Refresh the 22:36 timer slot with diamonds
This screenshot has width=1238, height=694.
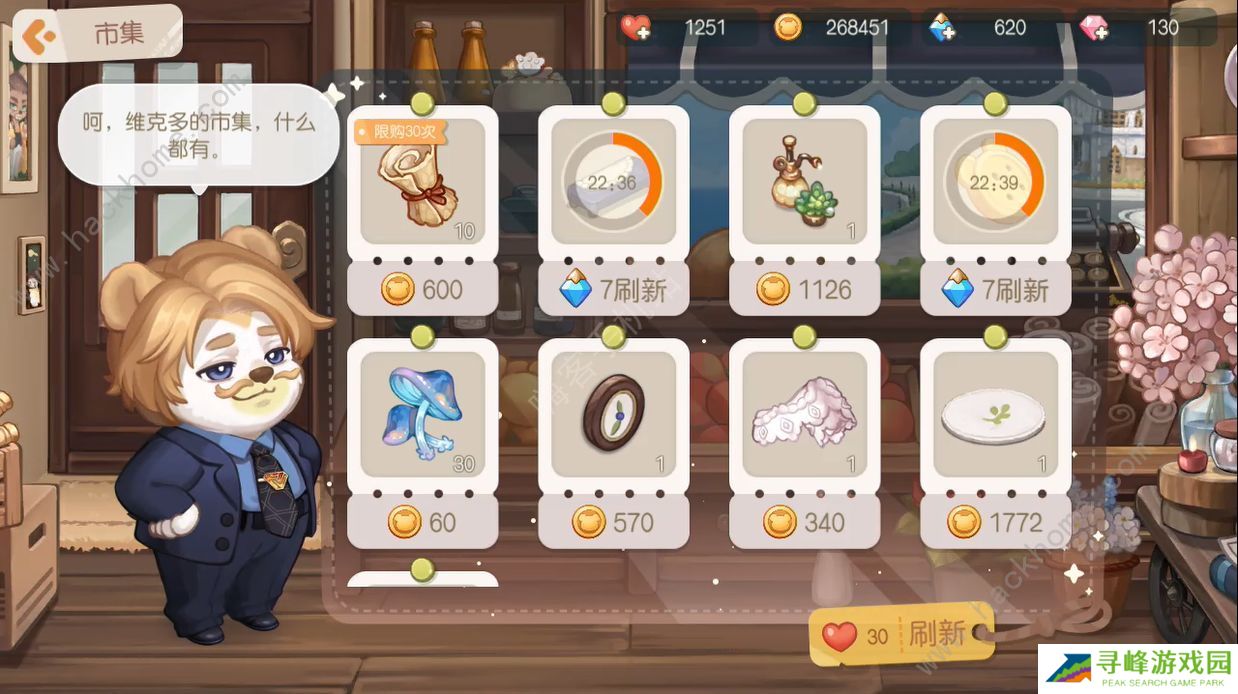tap(613, 290)
